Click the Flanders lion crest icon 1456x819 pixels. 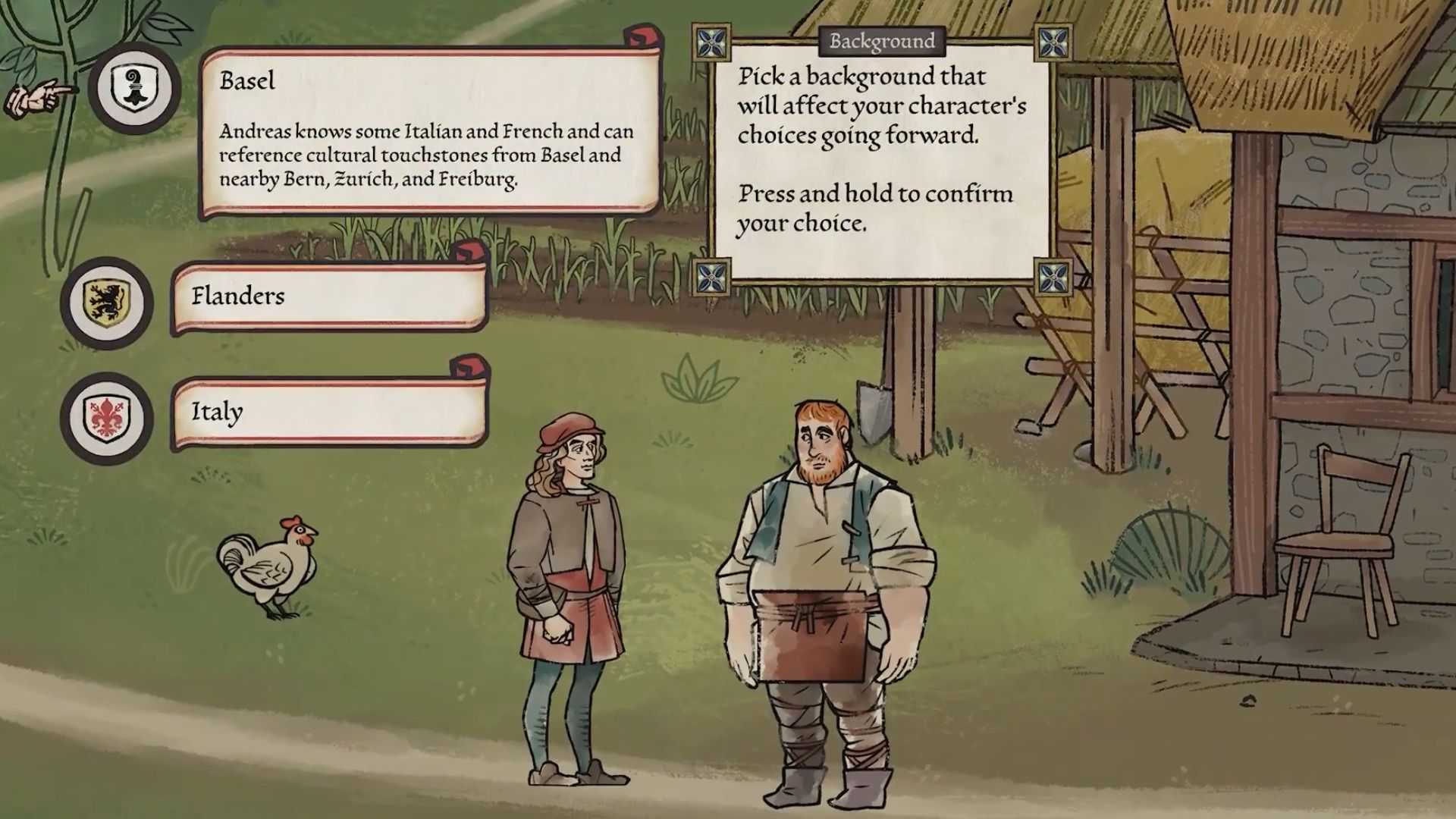point(107,303)
